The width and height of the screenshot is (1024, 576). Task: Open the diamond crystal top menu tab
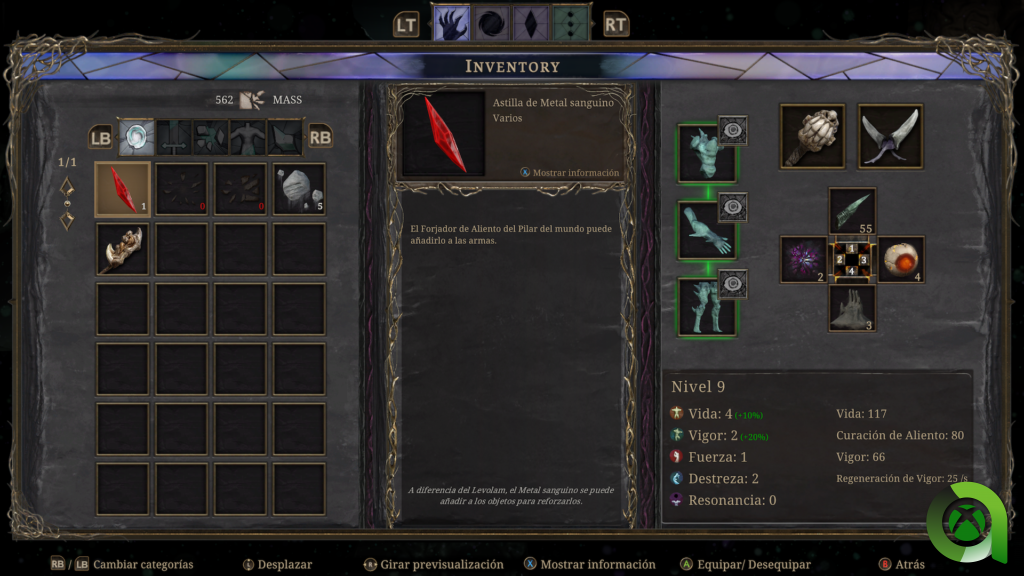click(530, 23)
